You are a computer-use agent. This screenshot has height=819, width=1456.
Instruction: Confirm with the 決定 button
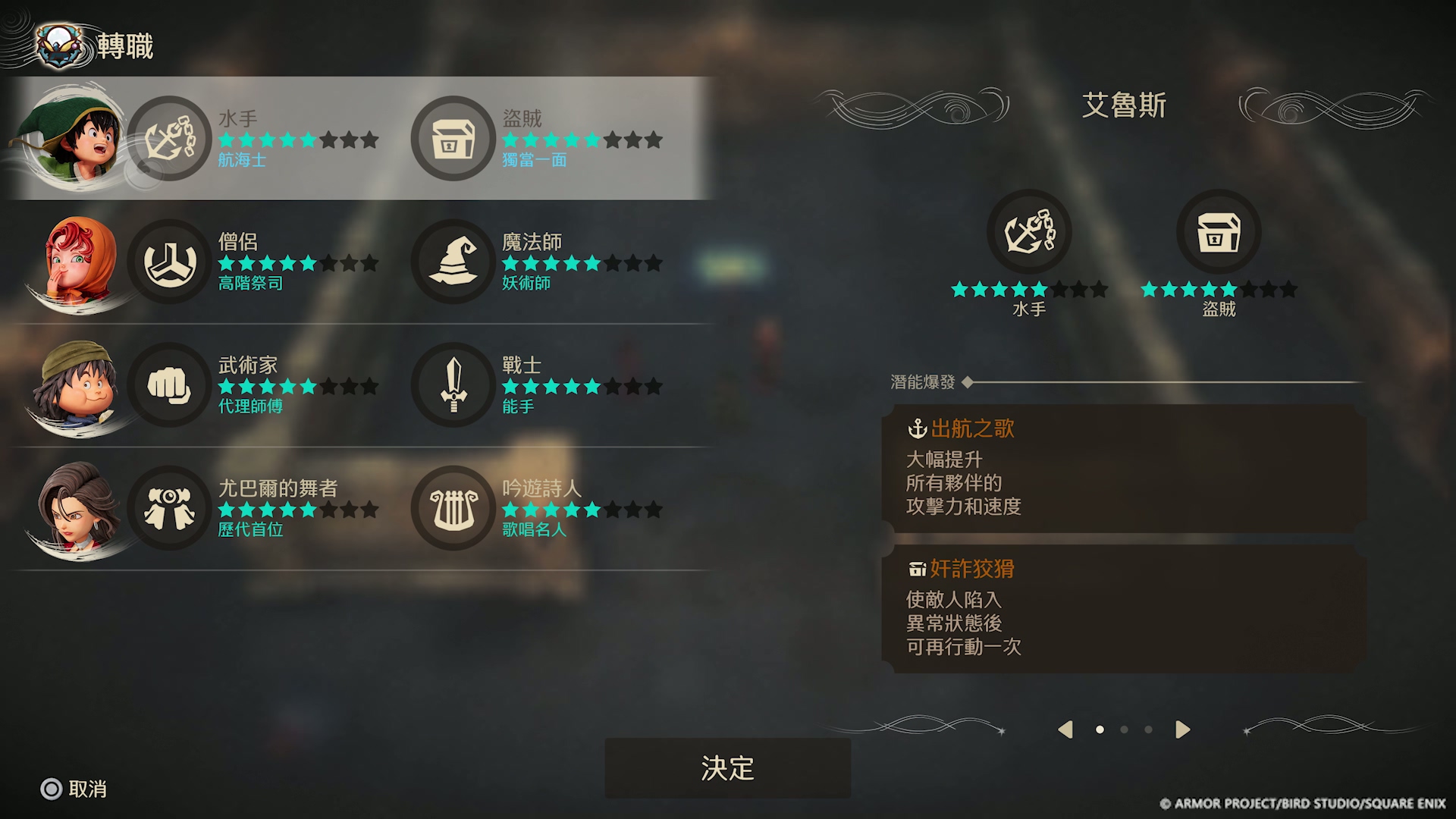coord(727,768)
